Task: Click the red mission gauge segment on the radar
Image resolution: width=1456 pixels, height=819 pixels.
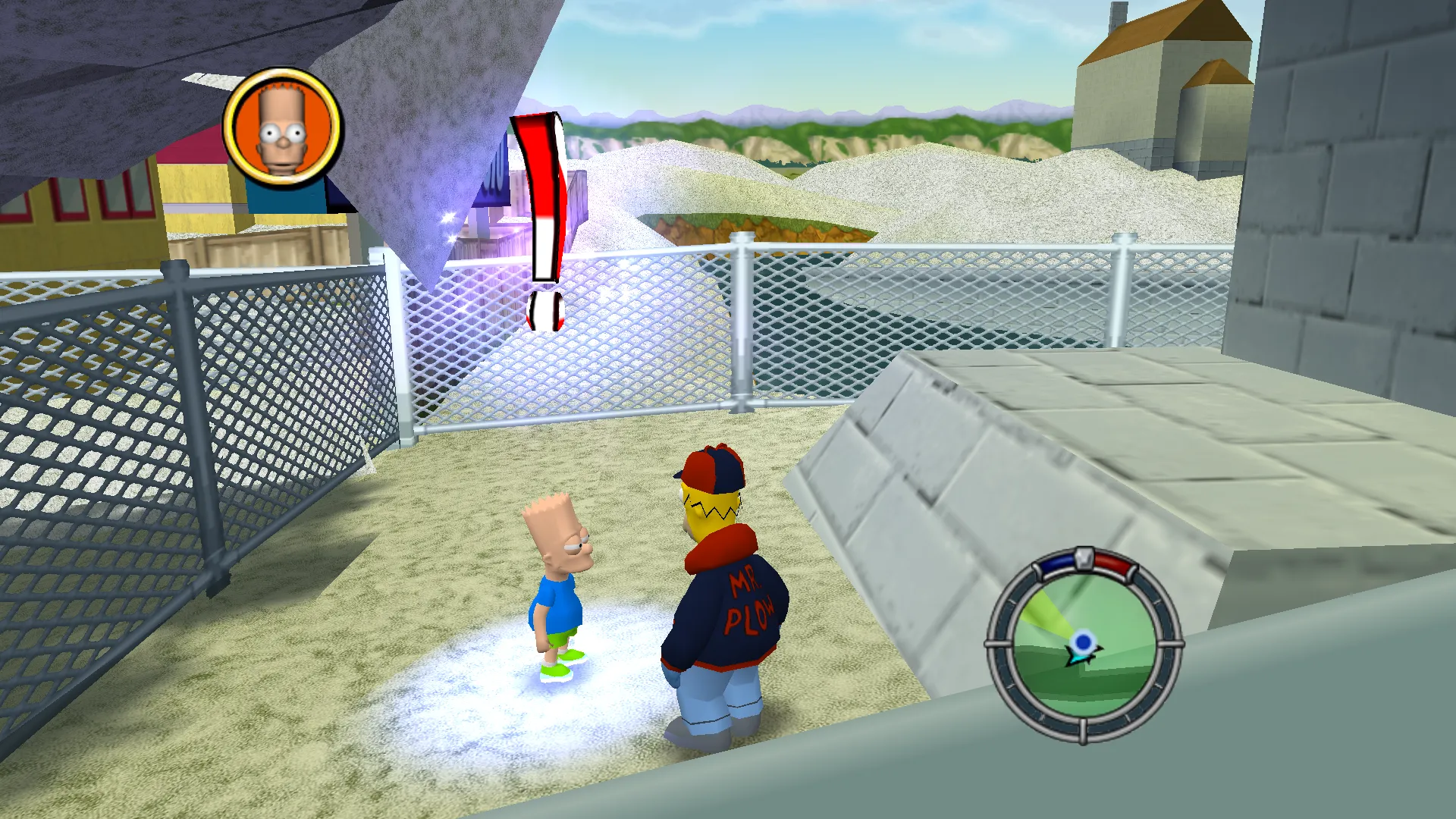Action: tap(1112, 564)
